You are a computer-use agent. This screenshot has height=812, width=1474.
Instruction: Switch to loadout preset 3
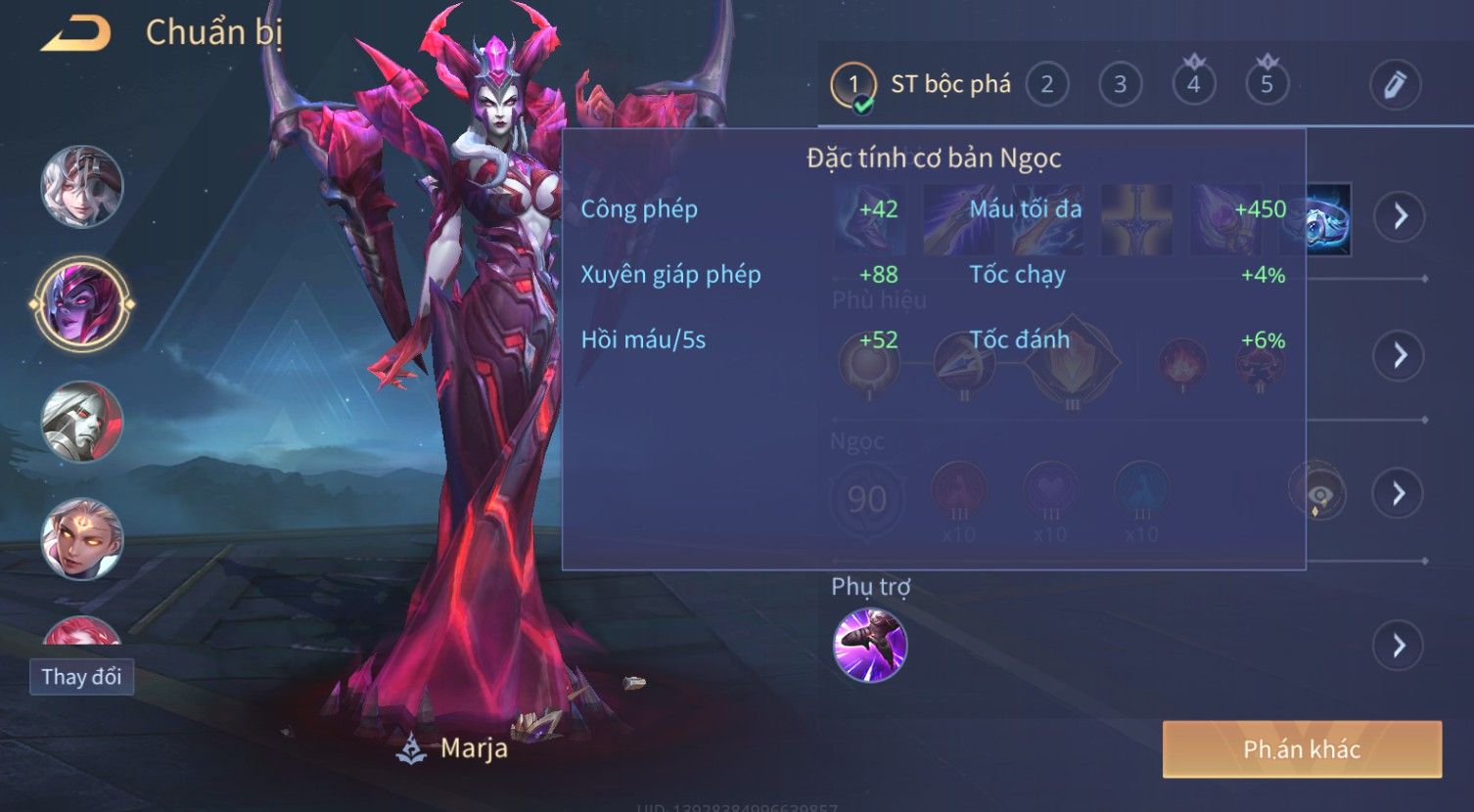pyautogui.click(x=1120, y=85)
